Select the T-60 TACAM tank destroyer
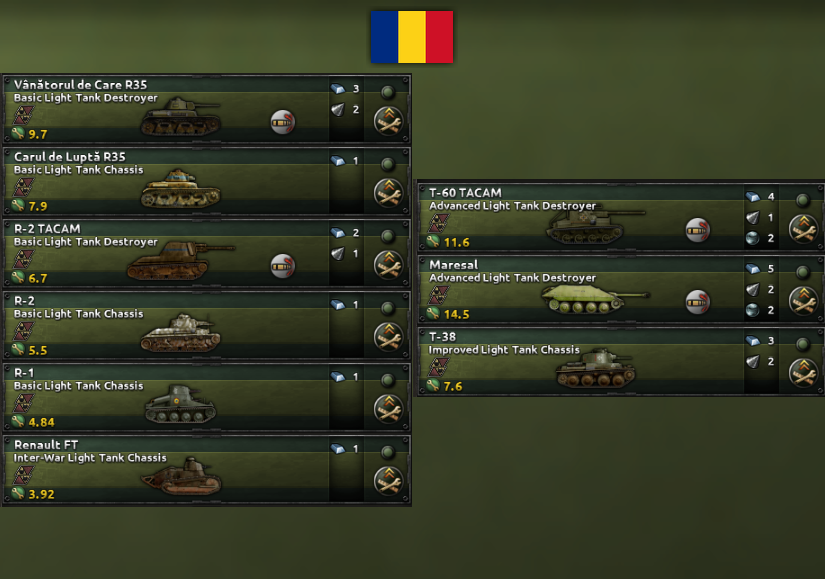 point(580,217)
